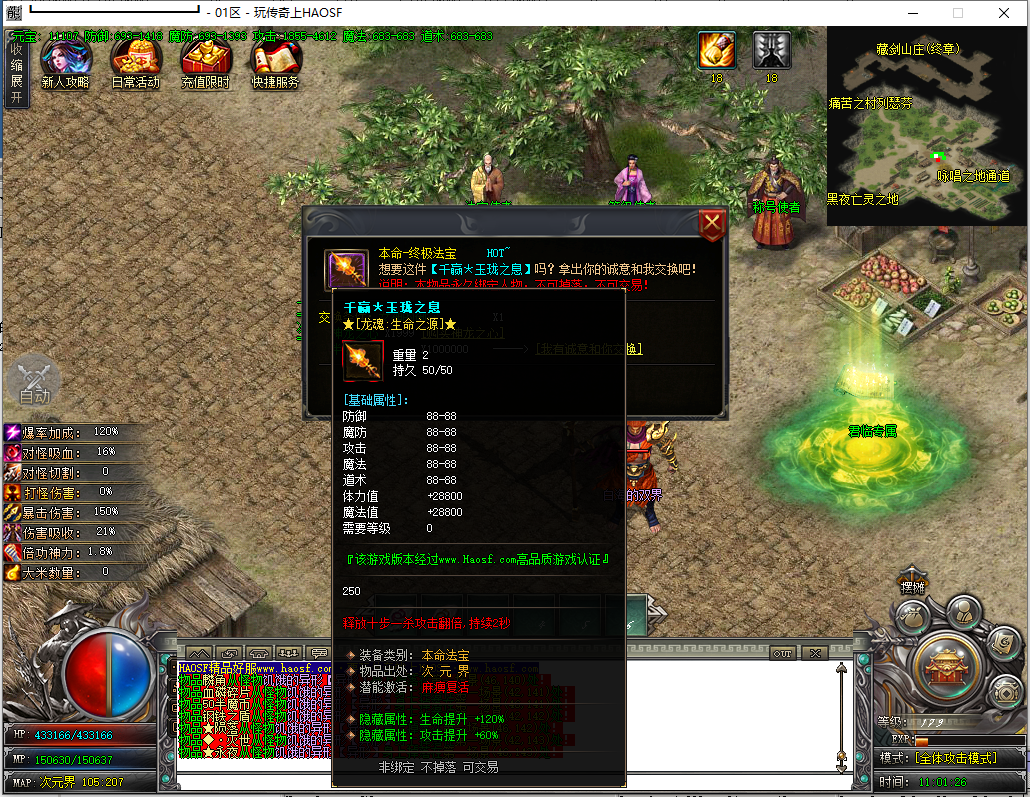Image resolution: width=1030 pixels, height=797 pixels.
Task: Close the exchange dialog with red X
Action: (712, 224)
